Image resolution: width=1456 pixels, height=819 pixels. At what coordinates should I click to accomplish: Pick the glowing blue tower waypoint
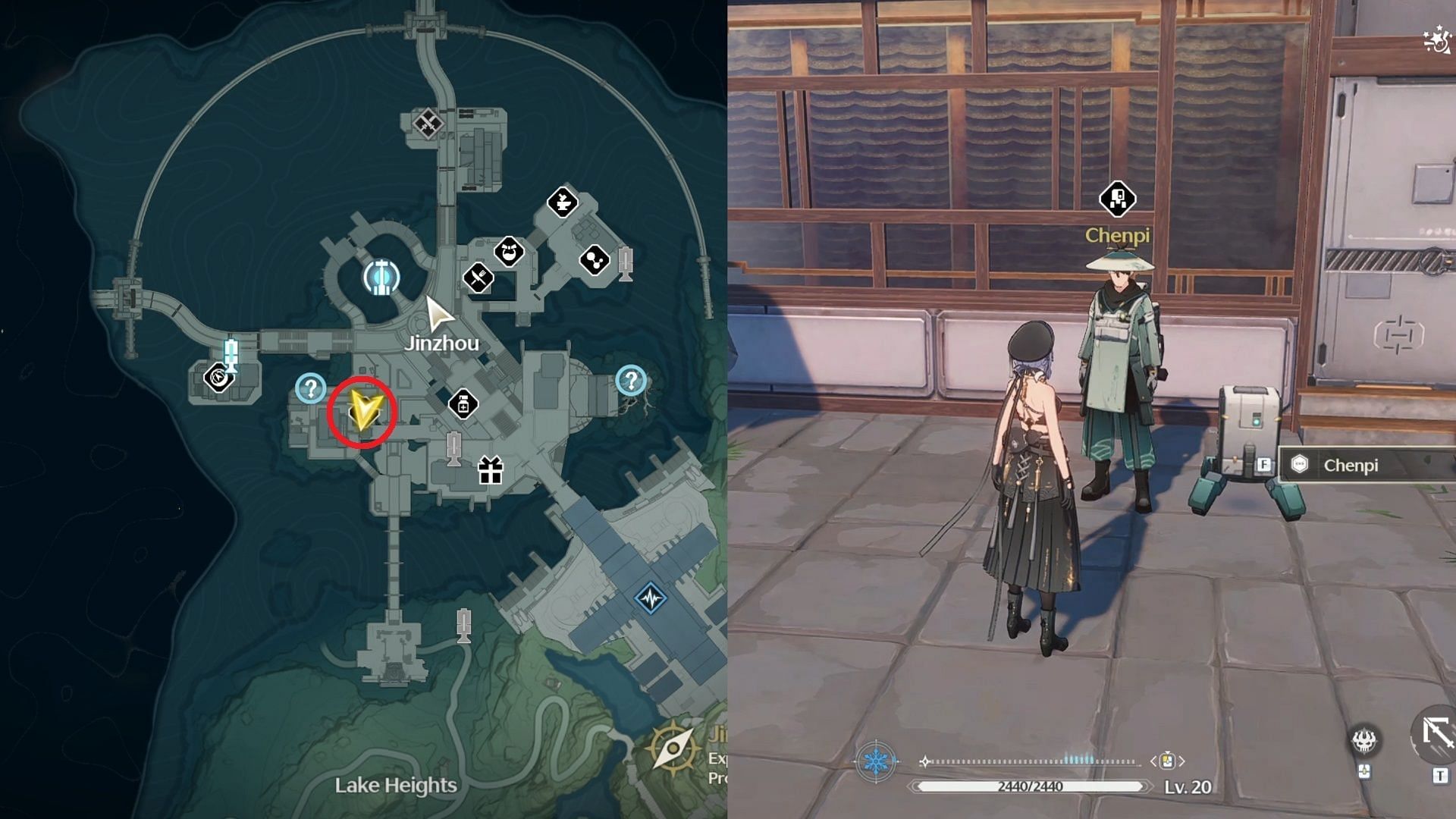(381, 277)
